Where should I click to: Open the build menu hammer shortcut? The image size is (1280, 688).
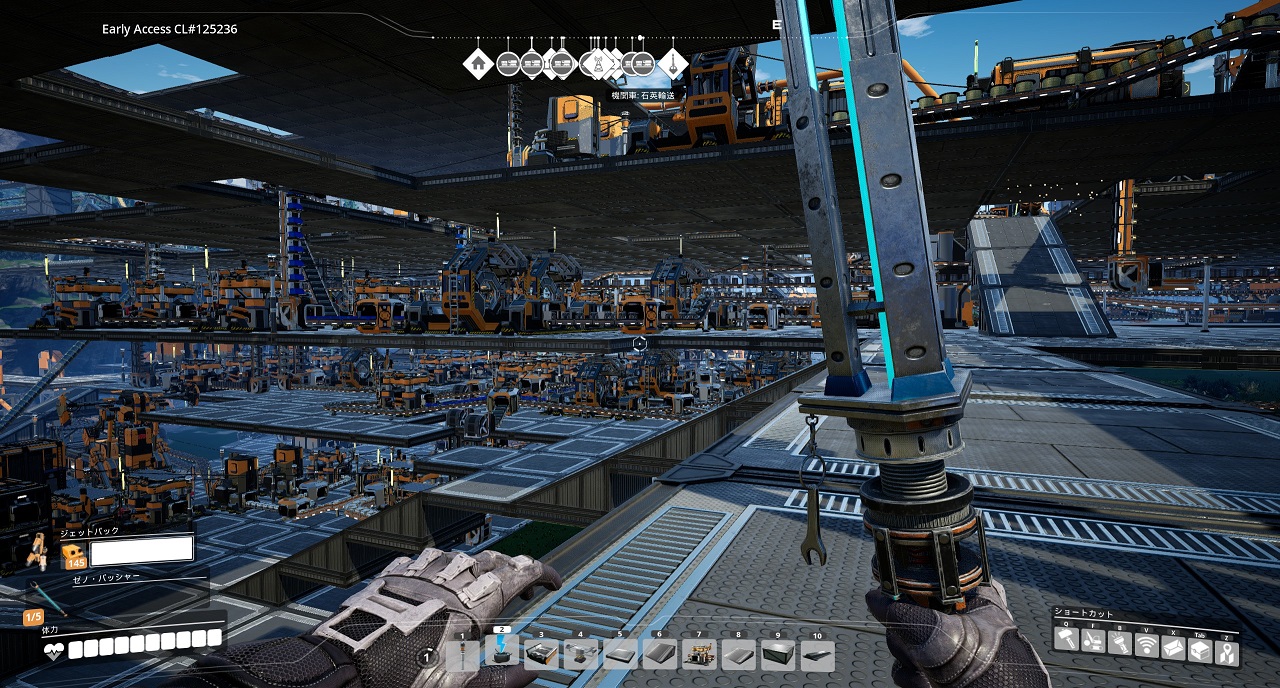point(1067,639)
